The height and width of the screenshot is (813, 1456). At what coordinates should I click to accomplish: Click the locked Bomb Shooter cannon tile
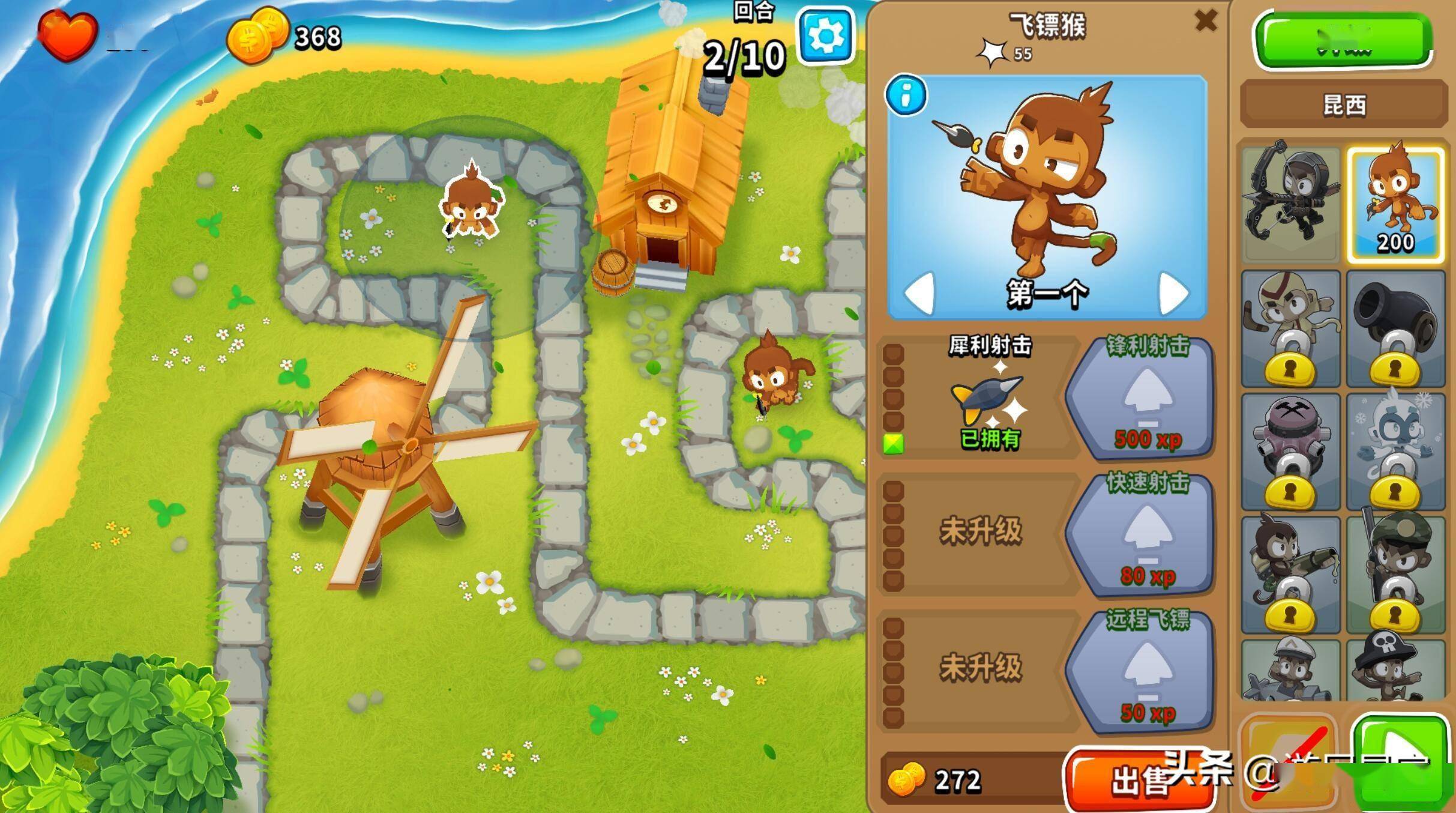(x=1395, y=328)
